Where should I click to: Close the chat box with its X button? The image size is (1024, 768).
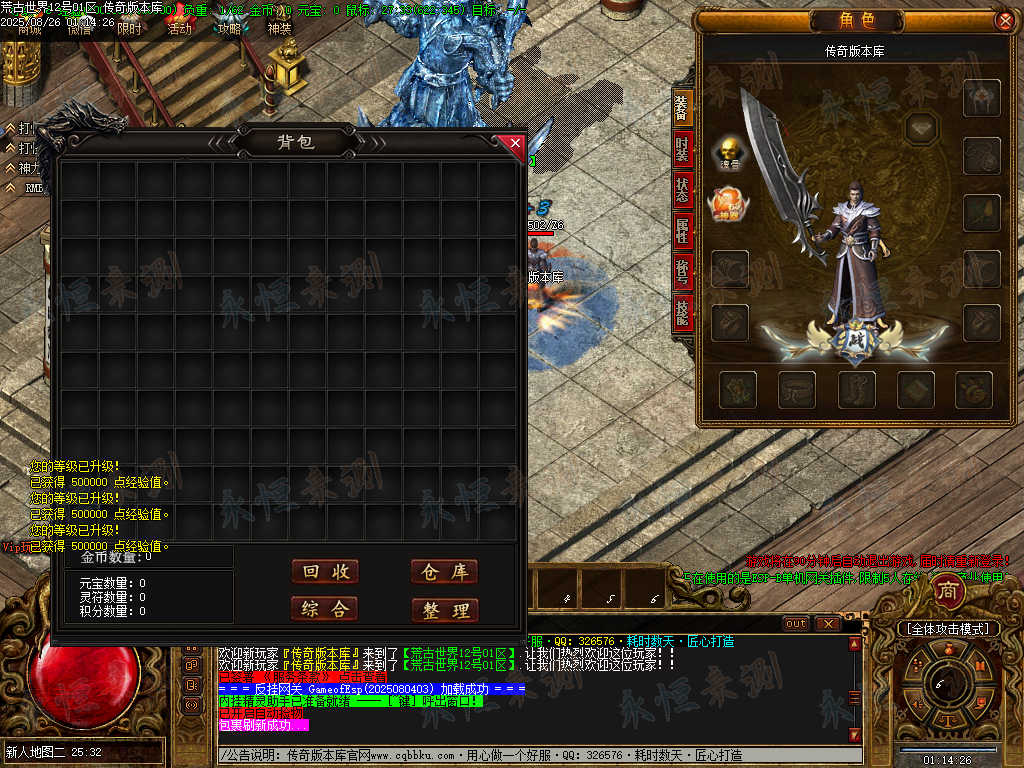click(x=827, y=623)
